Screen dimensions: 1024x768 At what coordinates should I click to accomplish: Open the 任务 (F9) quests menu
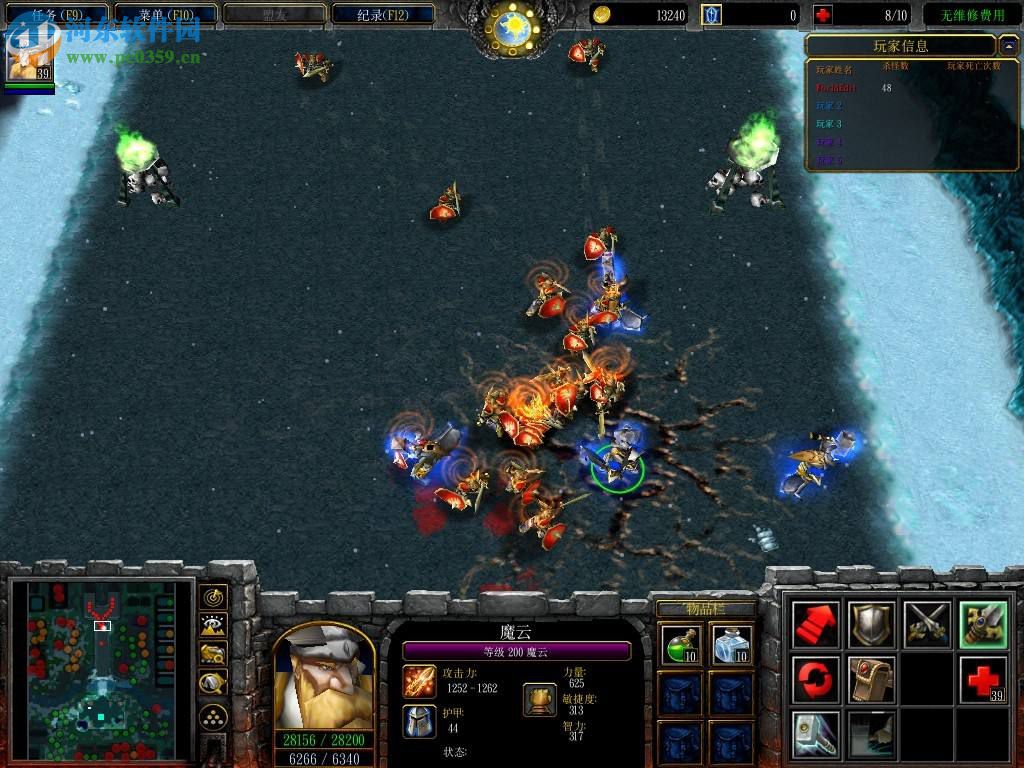57,15
